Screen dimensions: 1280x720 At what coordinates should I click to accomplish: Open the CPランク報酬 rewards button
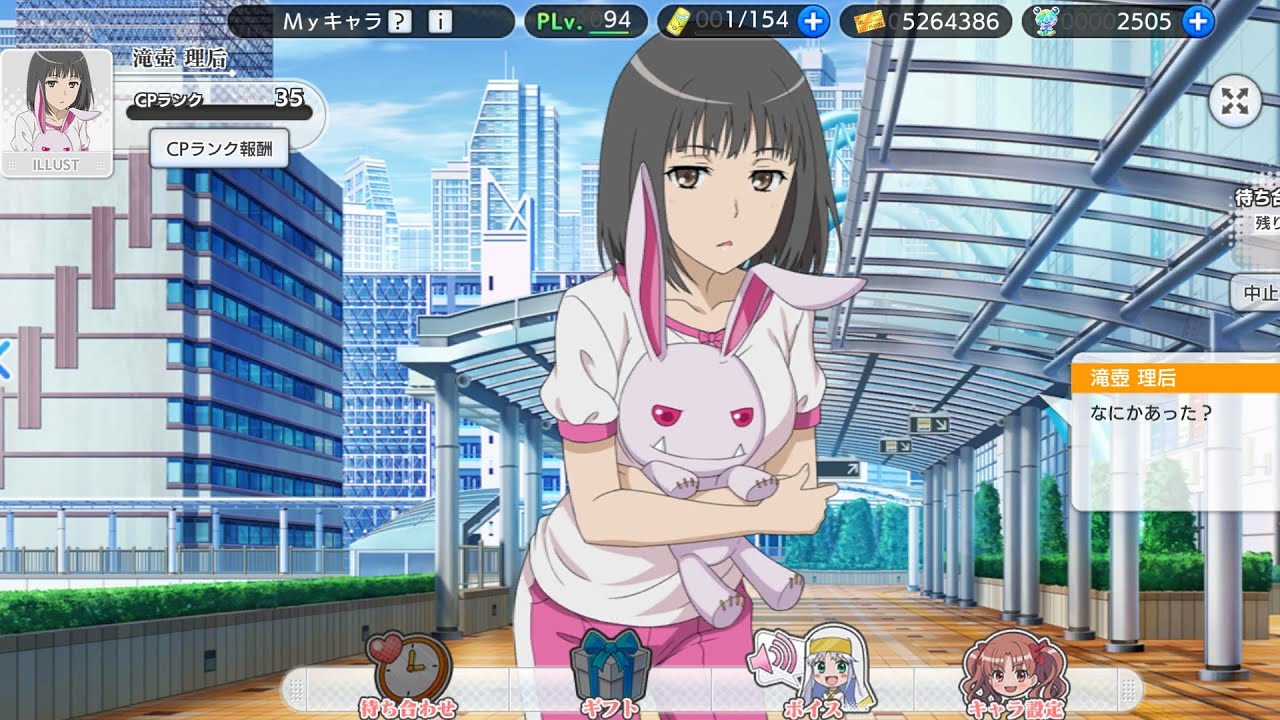click(x=219, y=149)
